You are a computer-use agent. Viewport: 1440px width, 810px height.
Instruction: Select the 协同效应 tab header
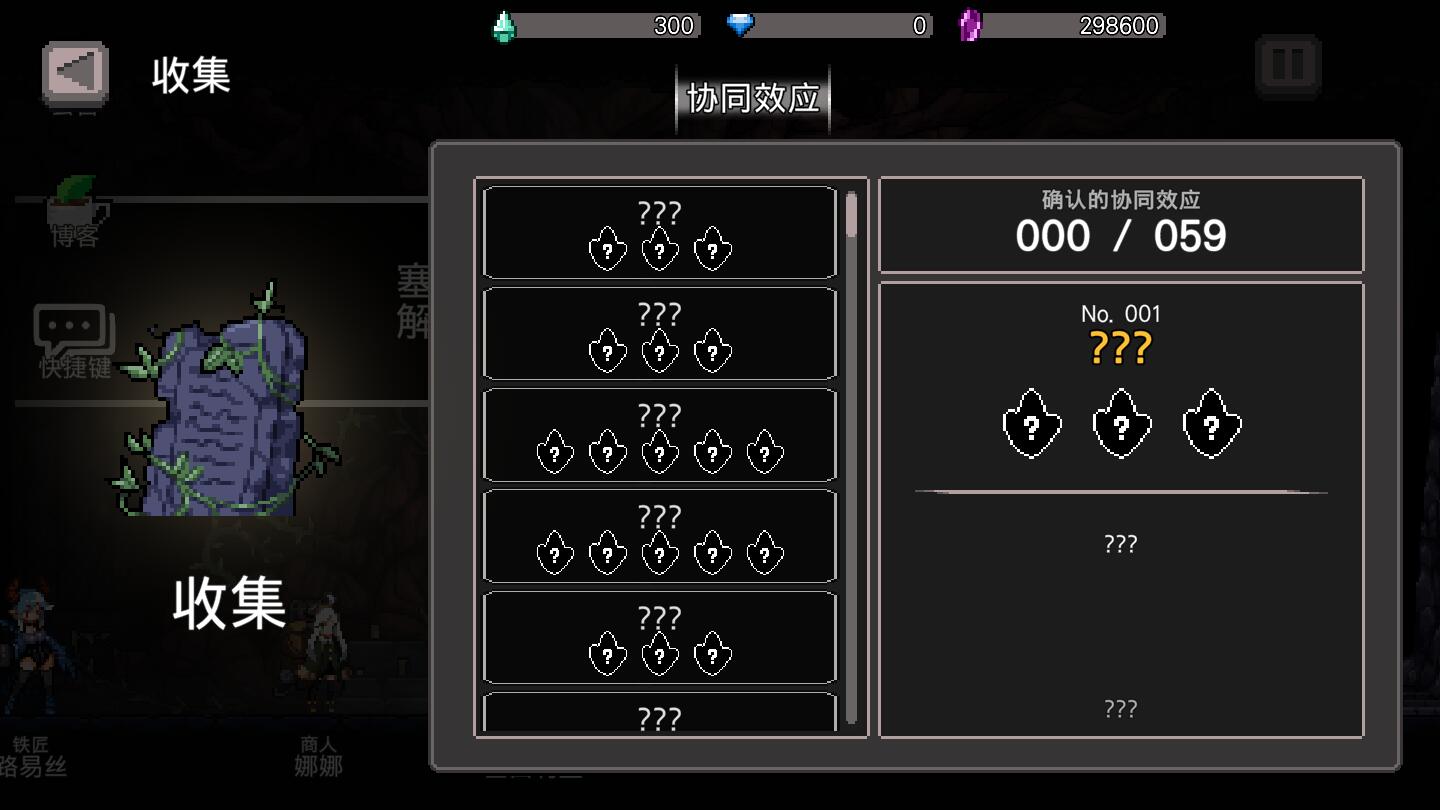[x=752, y=97]
